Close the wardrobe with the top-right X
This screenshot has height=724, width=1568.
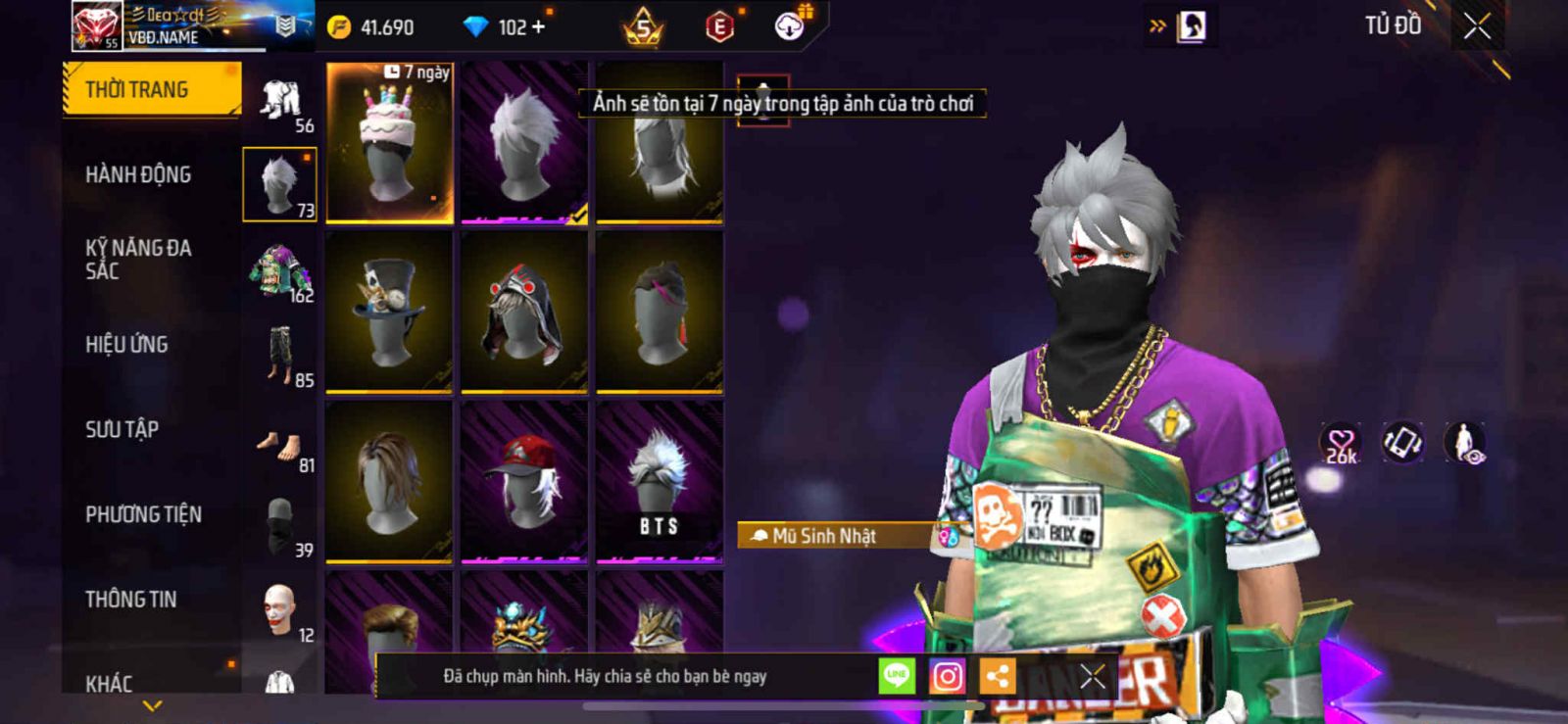(x=1477, y=26)
